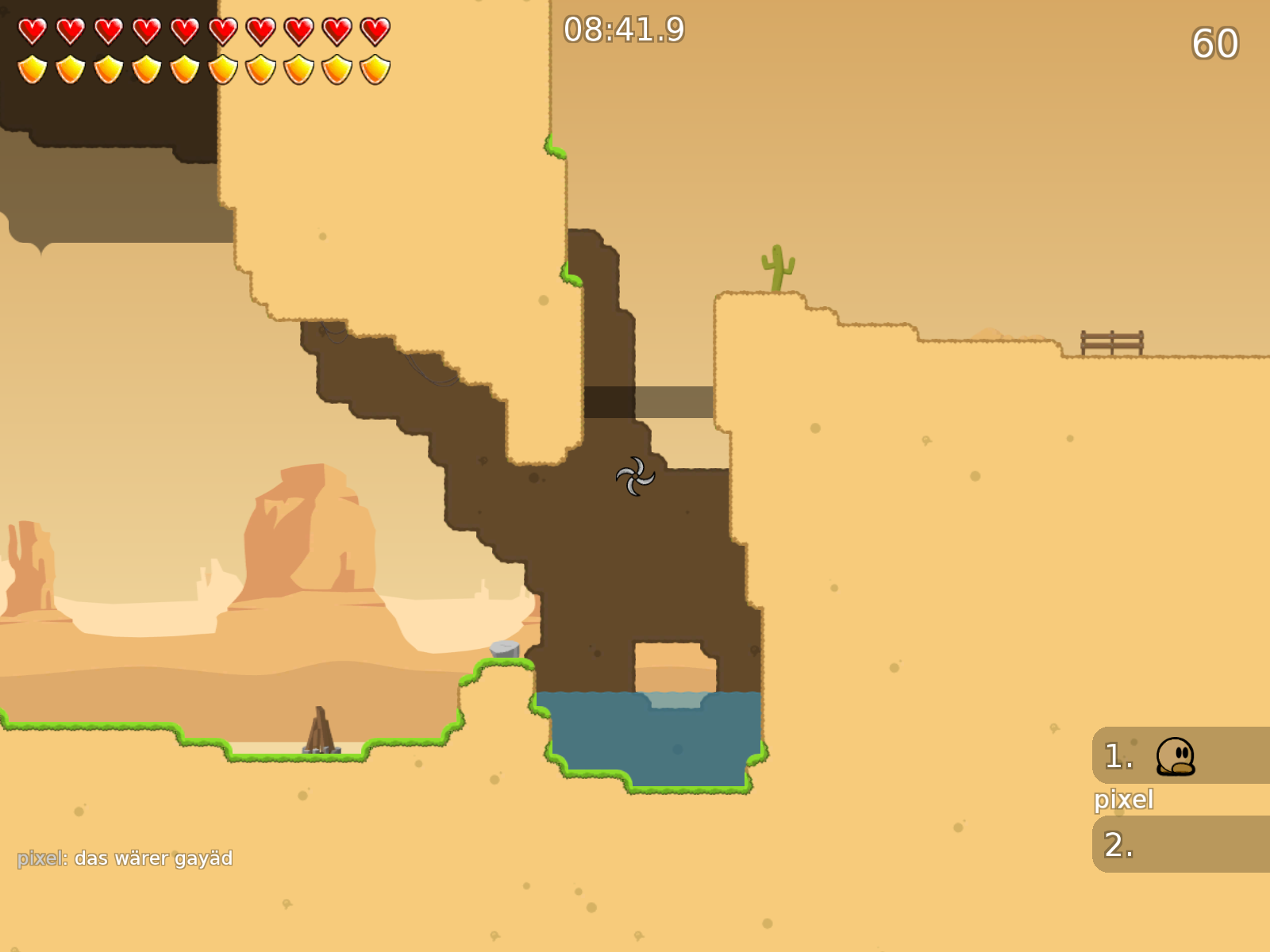This screenshot has height=952, width=1270.
Task: Click the fifth shield in the armor row
Action: coord(183,67)
